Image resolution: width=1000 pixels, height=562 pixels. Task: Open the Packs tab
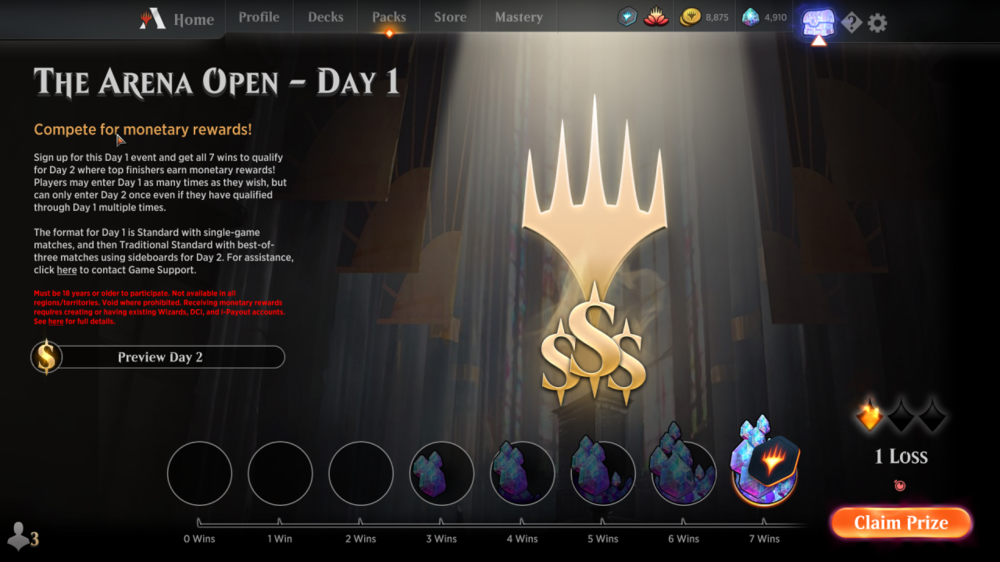pos(389,17)
